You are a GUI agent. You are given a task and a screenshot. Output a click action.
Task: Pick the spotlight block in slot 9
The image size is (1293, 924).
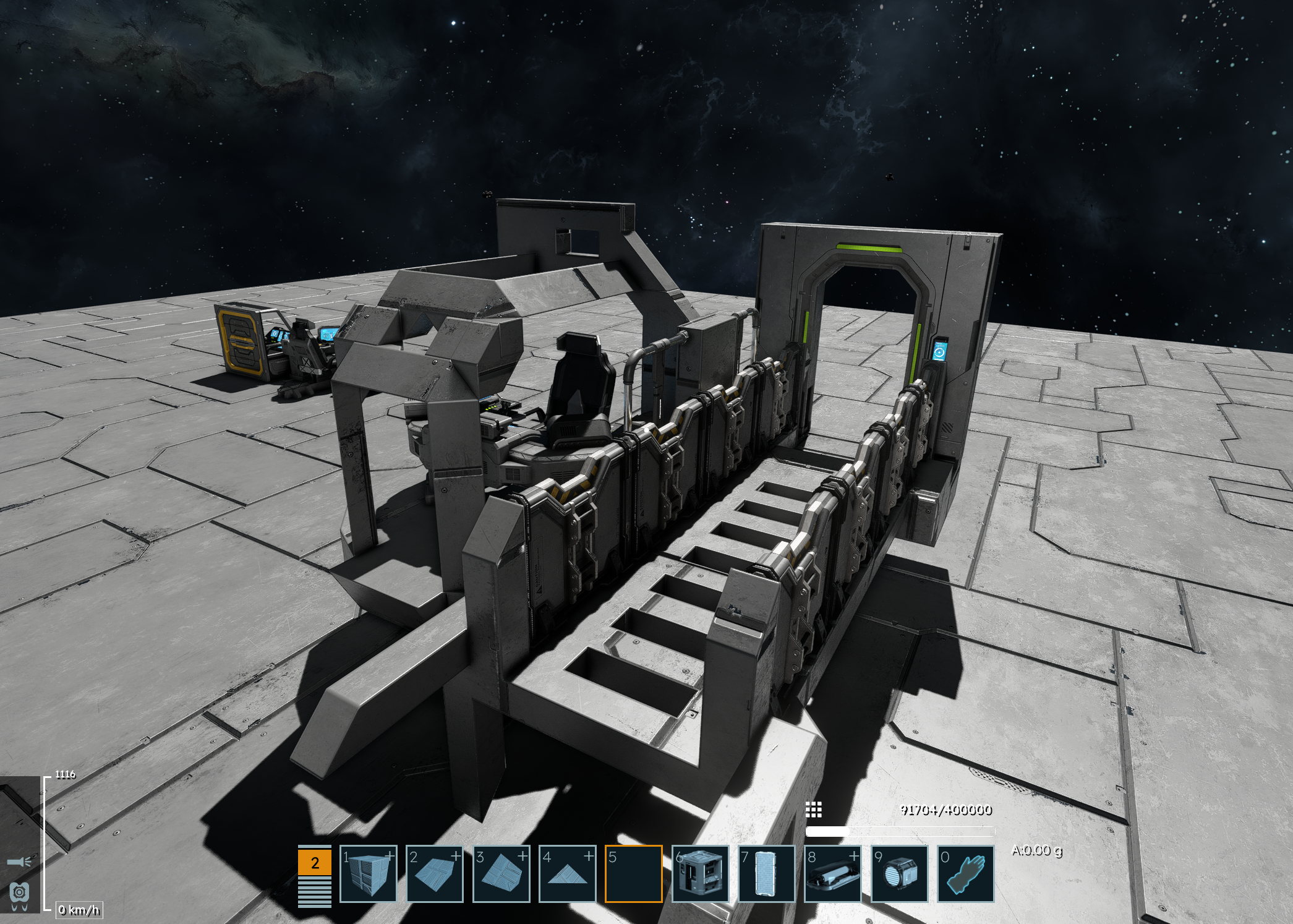point(899,873)
